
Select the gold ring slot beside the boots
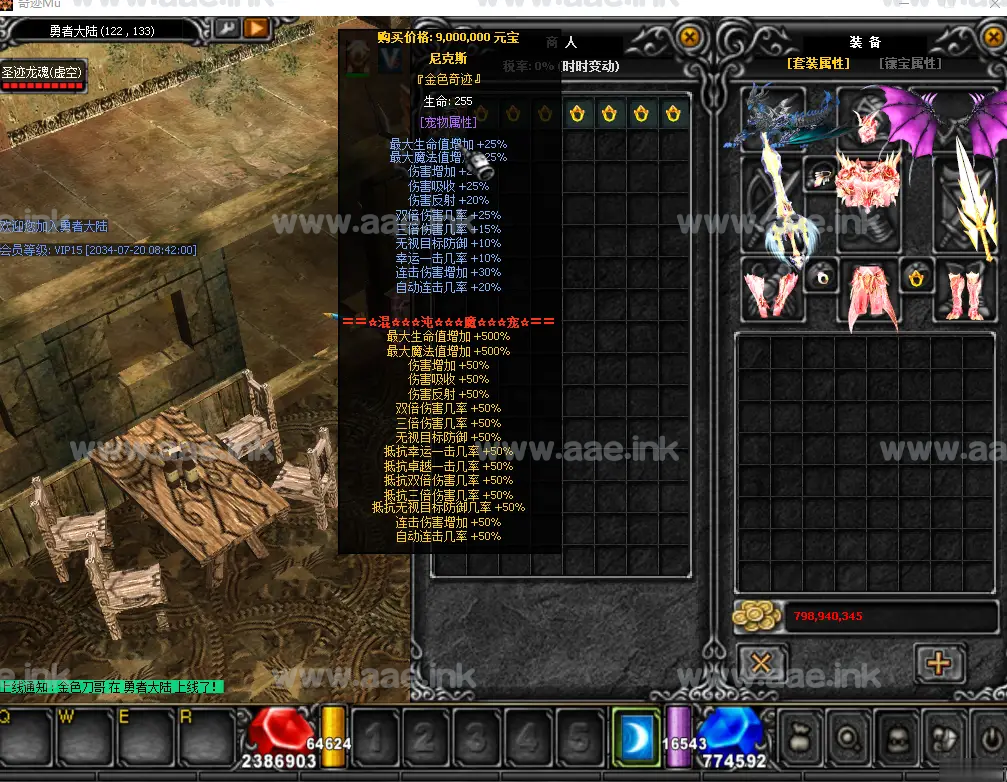tap(916, 275)
